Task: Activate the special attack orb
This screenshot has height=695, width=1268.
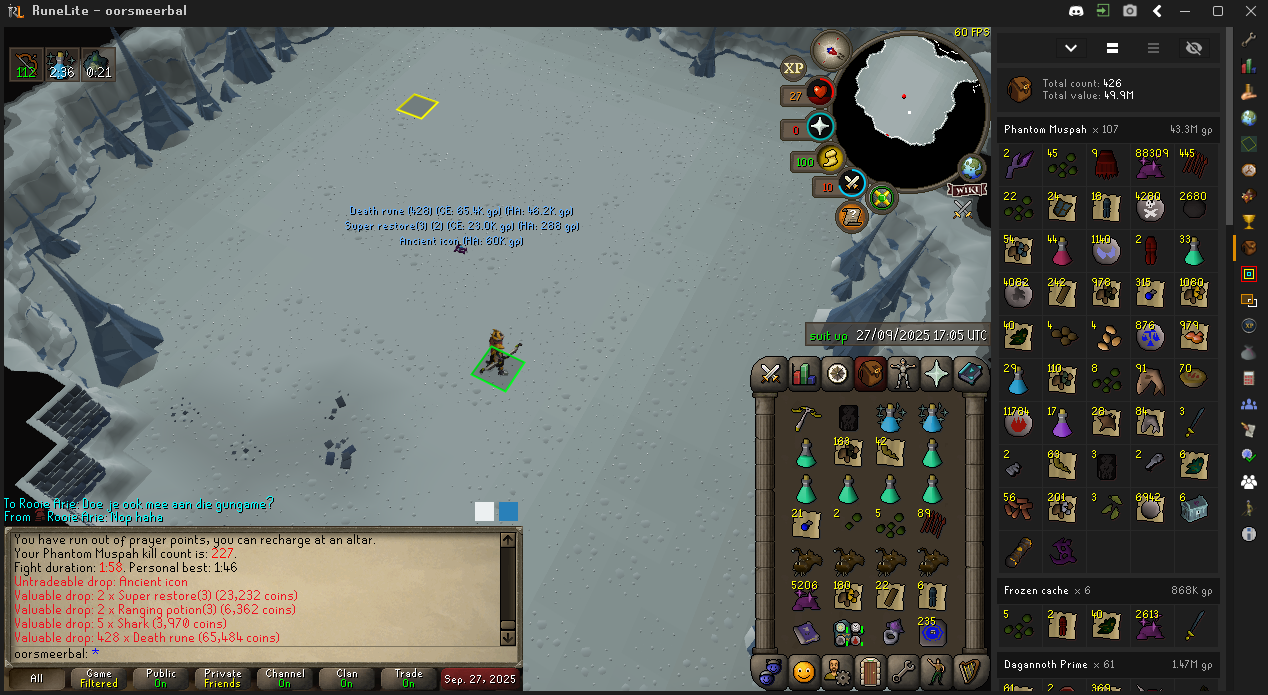Action: click(x=851, y=184)
